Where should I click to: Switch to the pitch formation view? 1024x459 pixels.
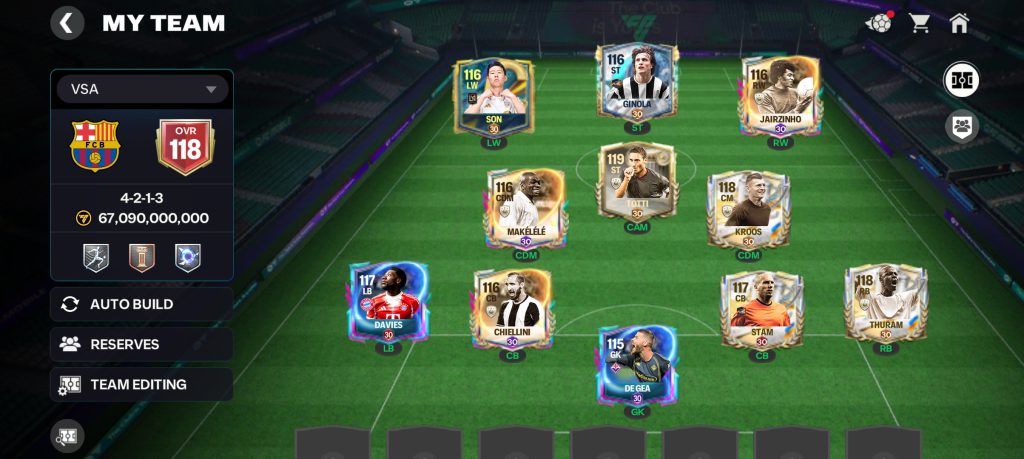coord(961,79)
